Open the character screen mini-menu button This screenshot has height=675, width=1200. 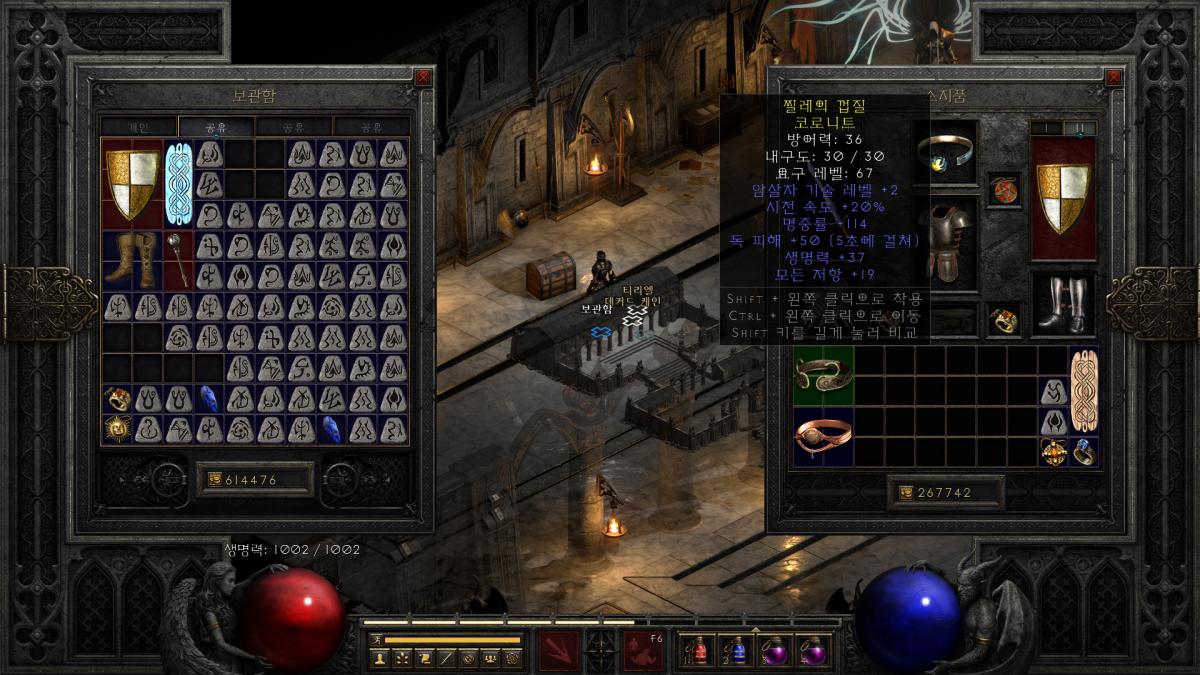pyautogui.click(x=380, y=658)
